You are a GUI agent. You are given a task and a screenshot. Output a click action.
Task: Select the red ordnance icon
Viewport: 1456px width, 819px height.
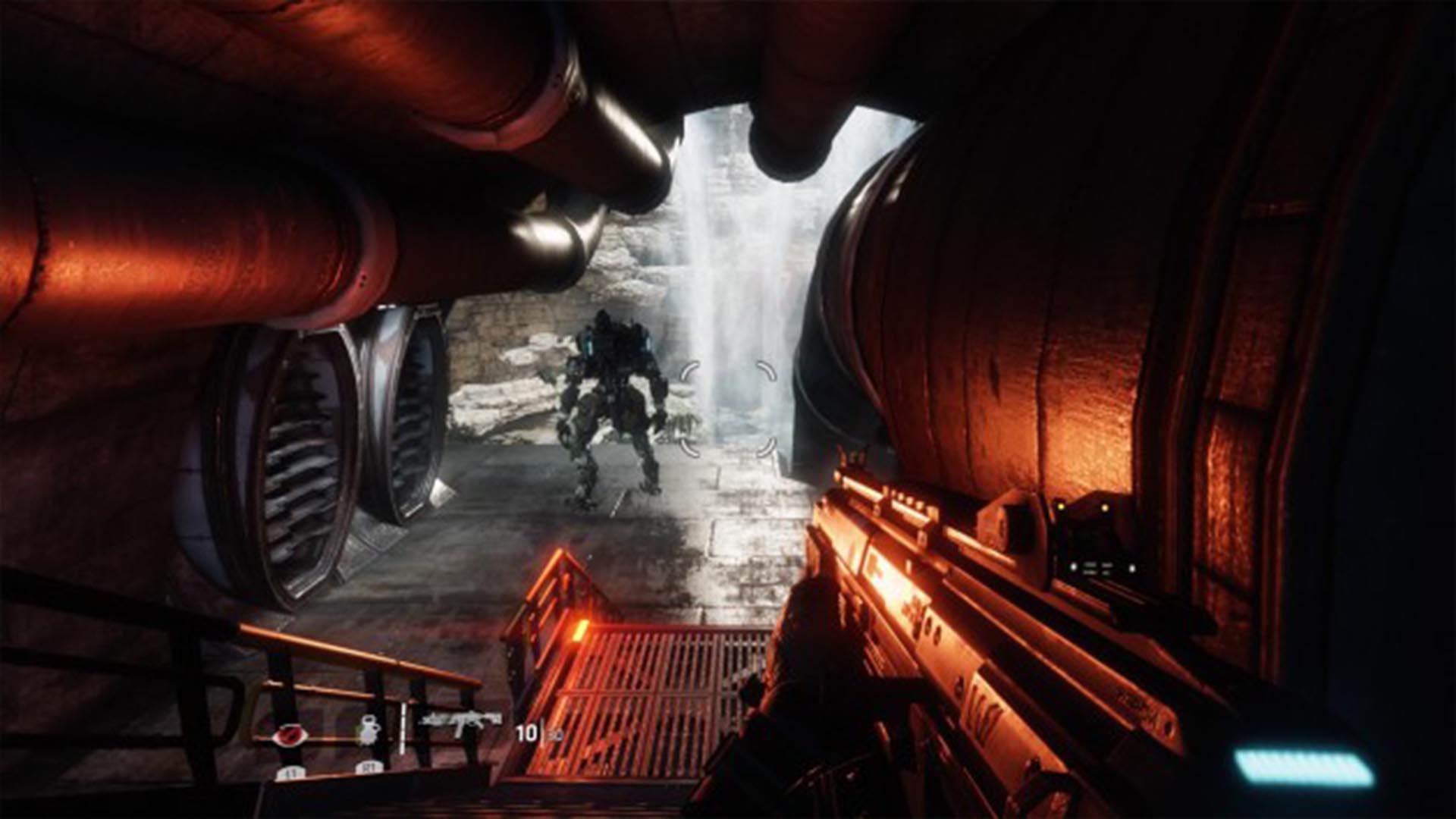pyautogui.click(x=290, y=735)
